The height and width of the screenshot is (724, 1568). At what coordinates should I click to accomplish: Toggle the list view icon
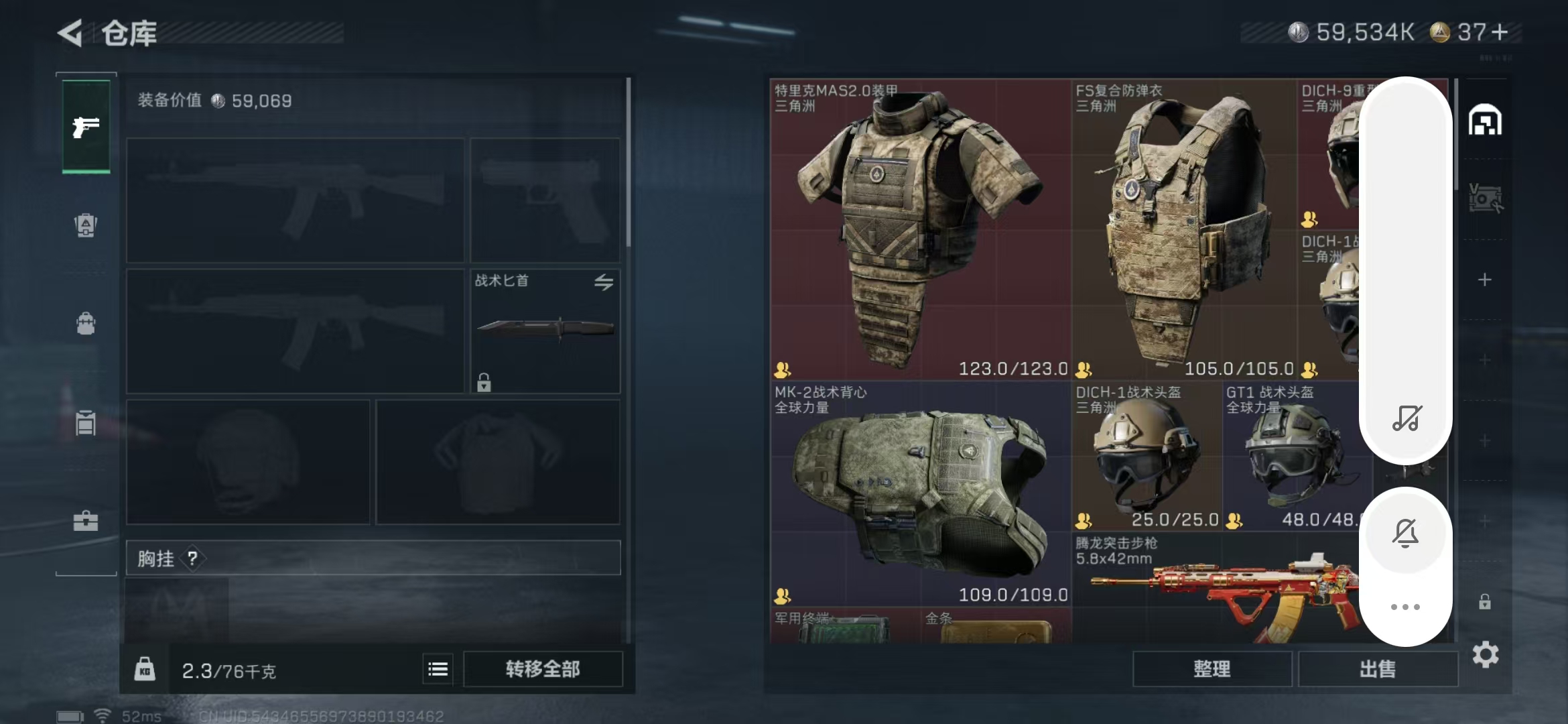(438, 669)
